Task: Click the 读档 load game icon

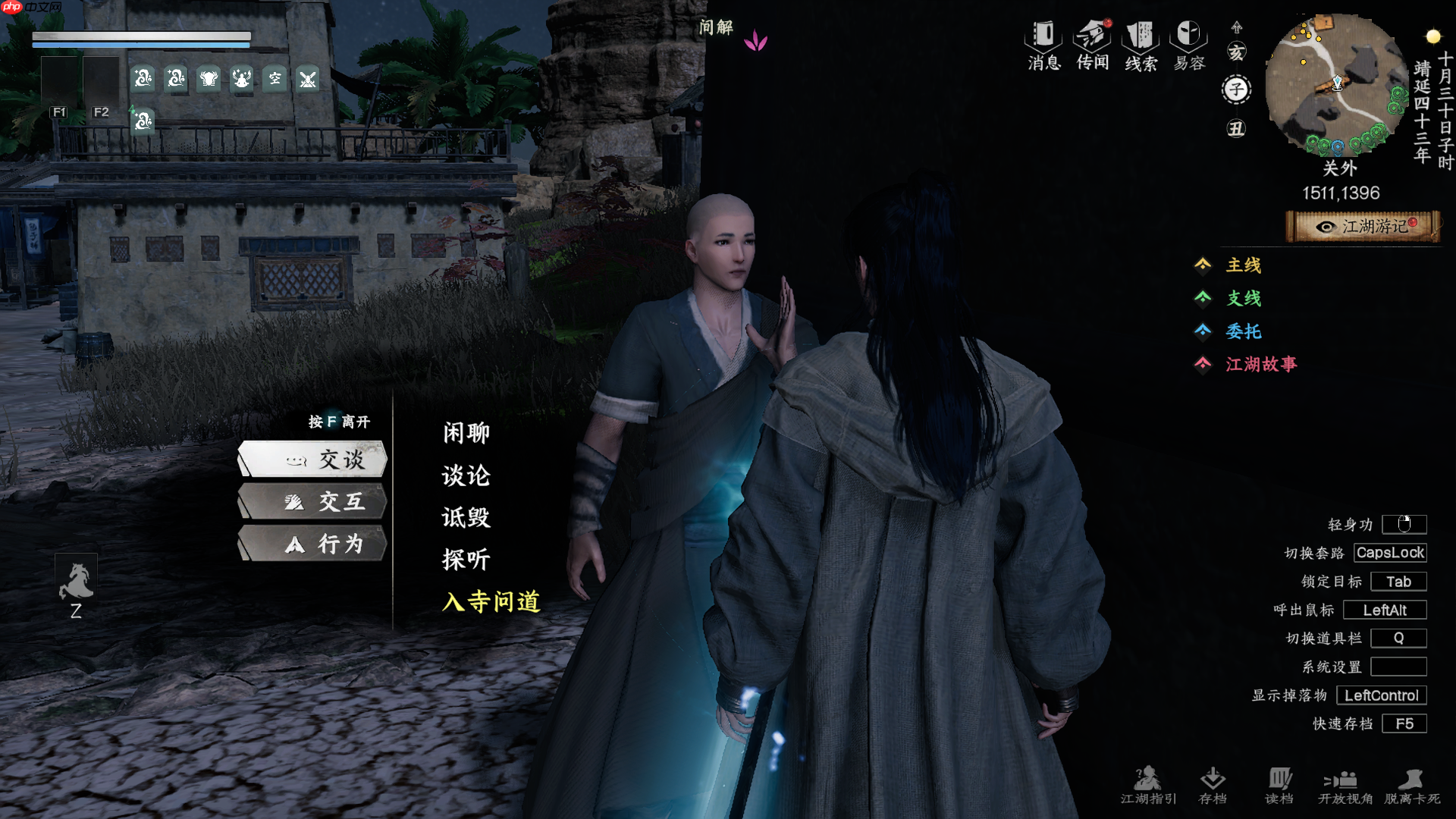Action: [1279, 785]
